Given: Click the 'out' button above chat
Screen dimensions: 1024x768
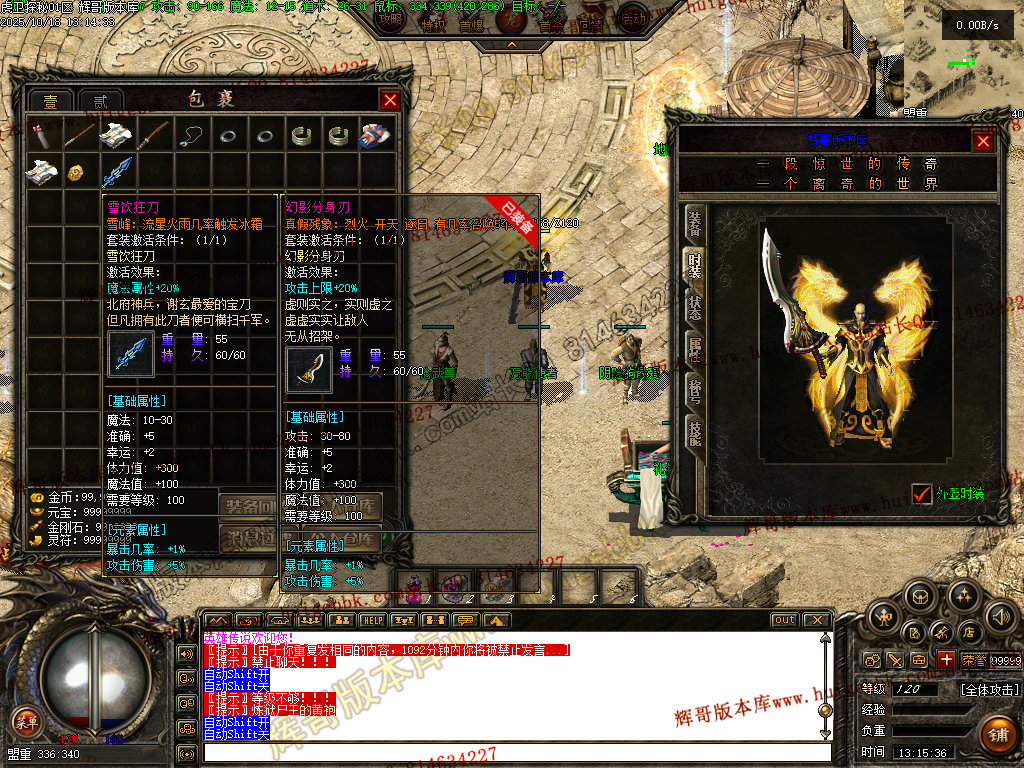Looking at the screenshot, I should click(785, 620).
